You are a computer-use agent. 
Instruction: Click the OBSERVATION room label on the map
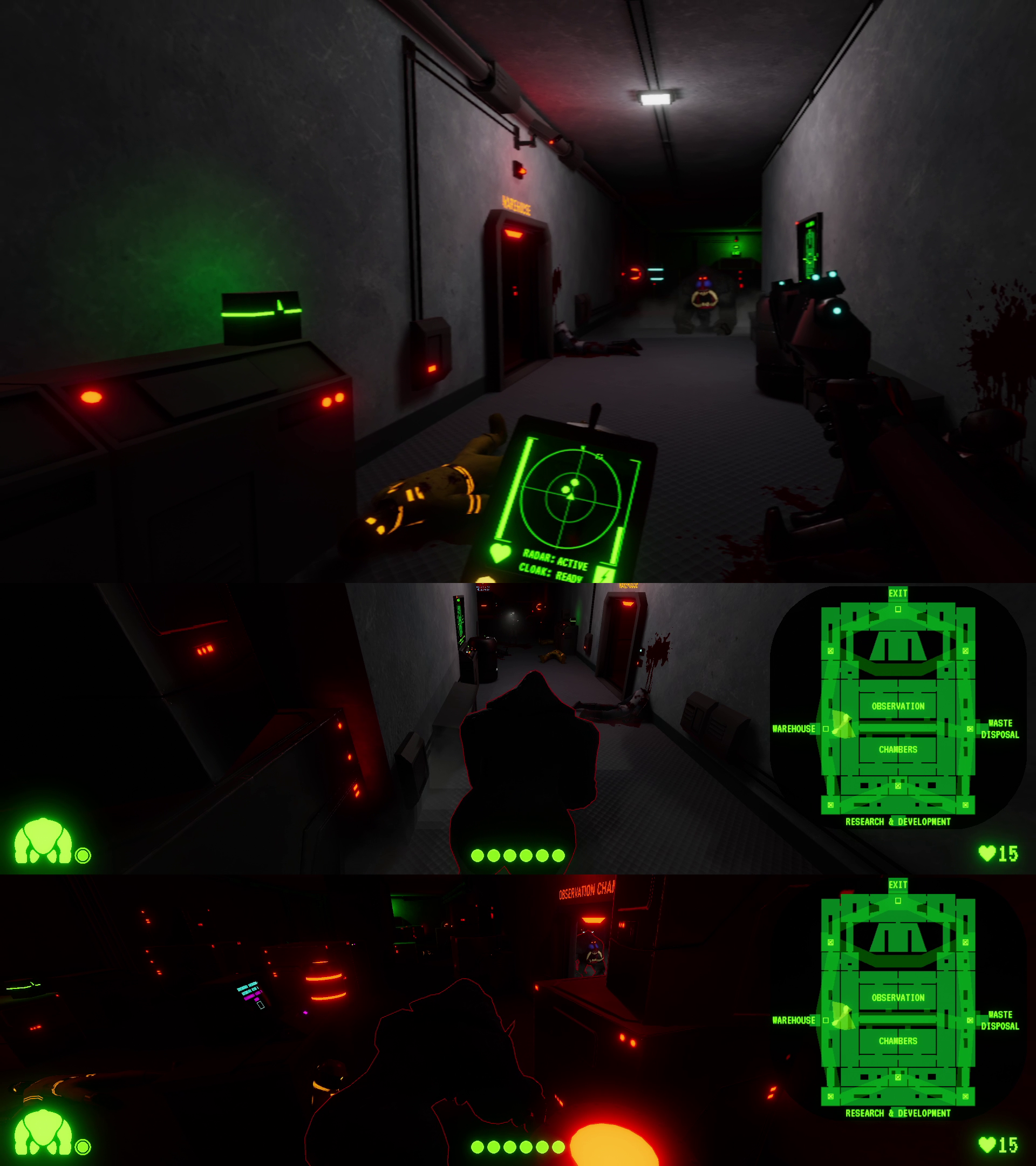898,706
